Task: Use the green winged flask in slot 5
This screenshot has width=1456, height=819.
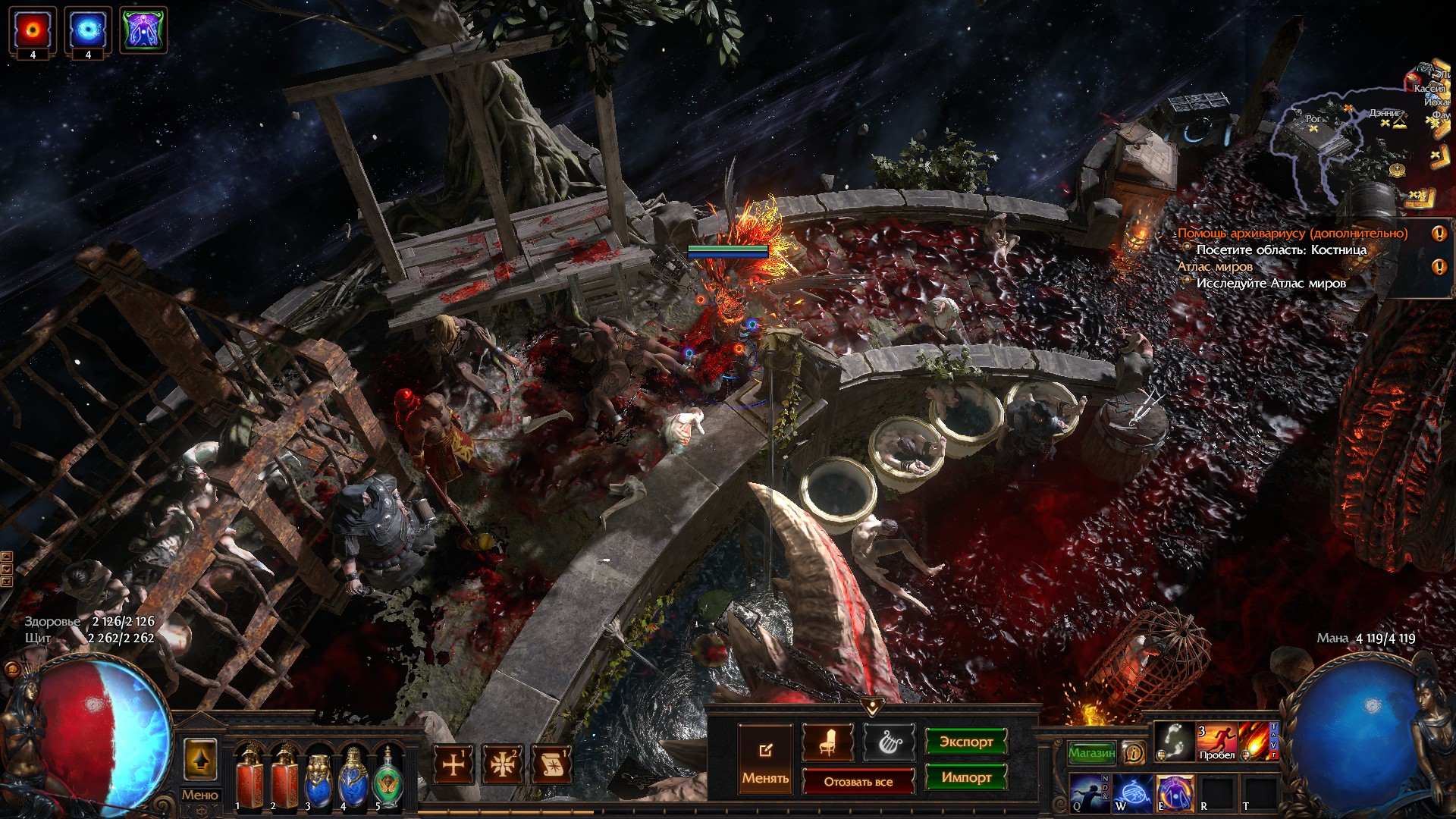Action: [388, 776]
